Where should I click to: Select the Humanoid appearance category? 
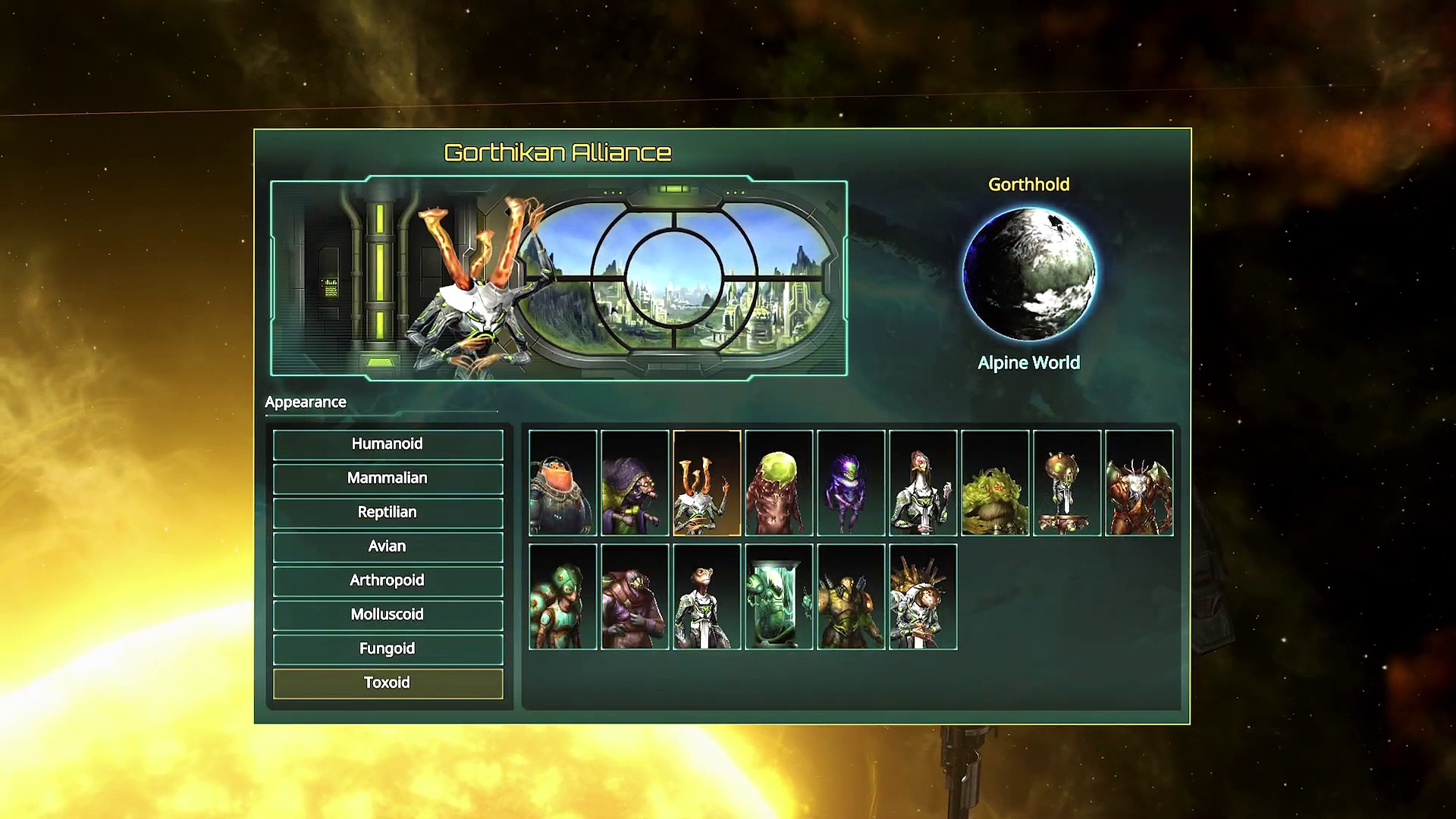388,444
